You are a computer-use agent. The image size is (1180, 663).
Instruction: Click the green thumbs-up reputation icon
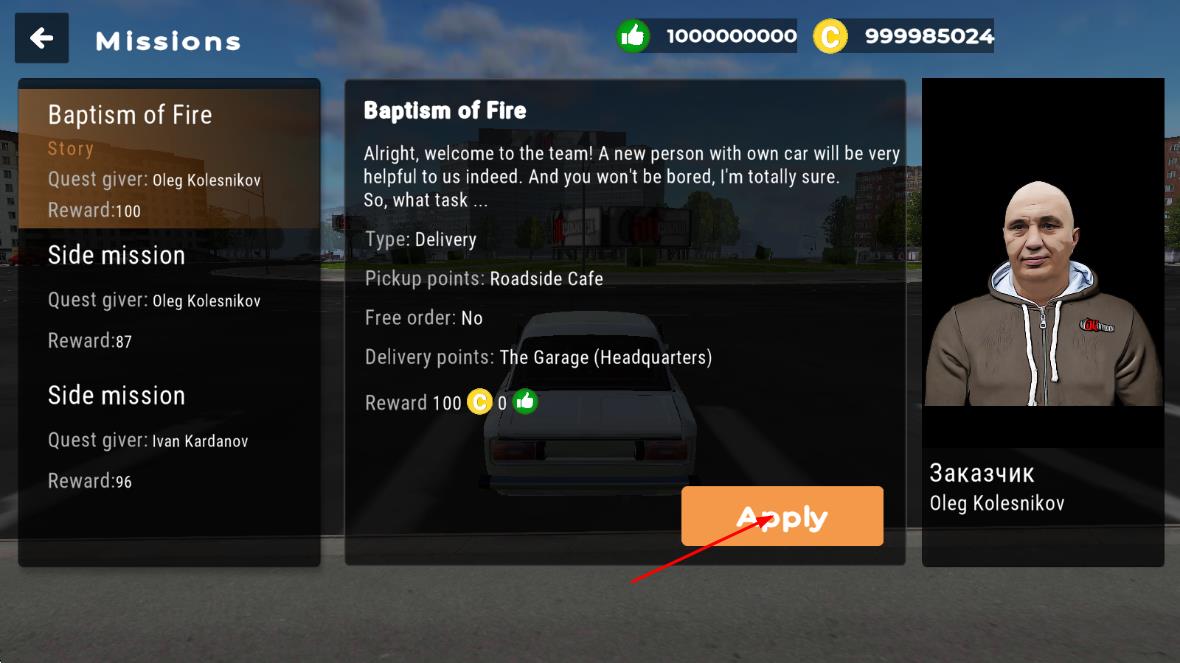coord(633,36)
